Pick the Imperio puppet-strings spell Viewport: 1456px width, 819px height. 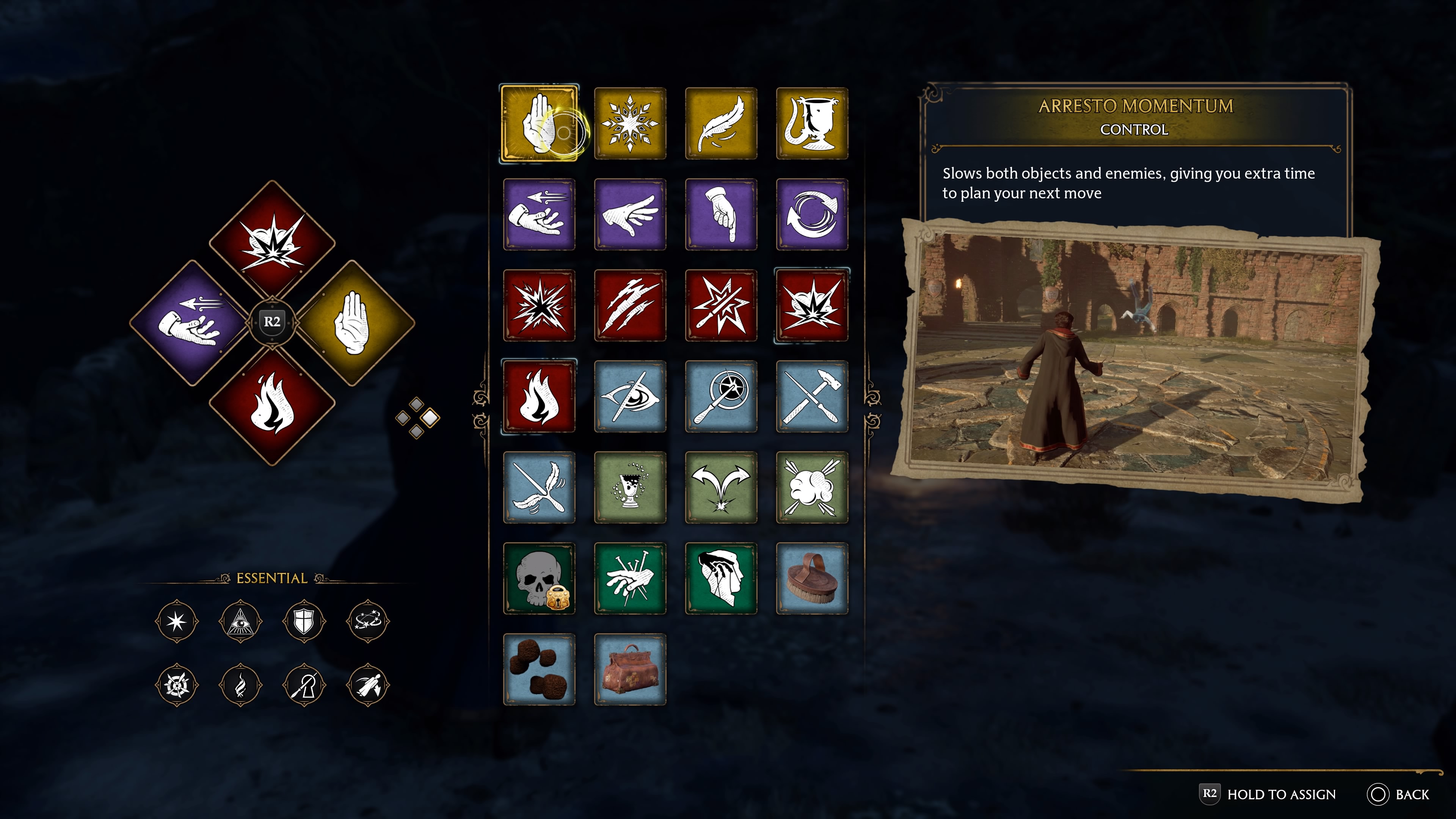(x=630, y=579)
